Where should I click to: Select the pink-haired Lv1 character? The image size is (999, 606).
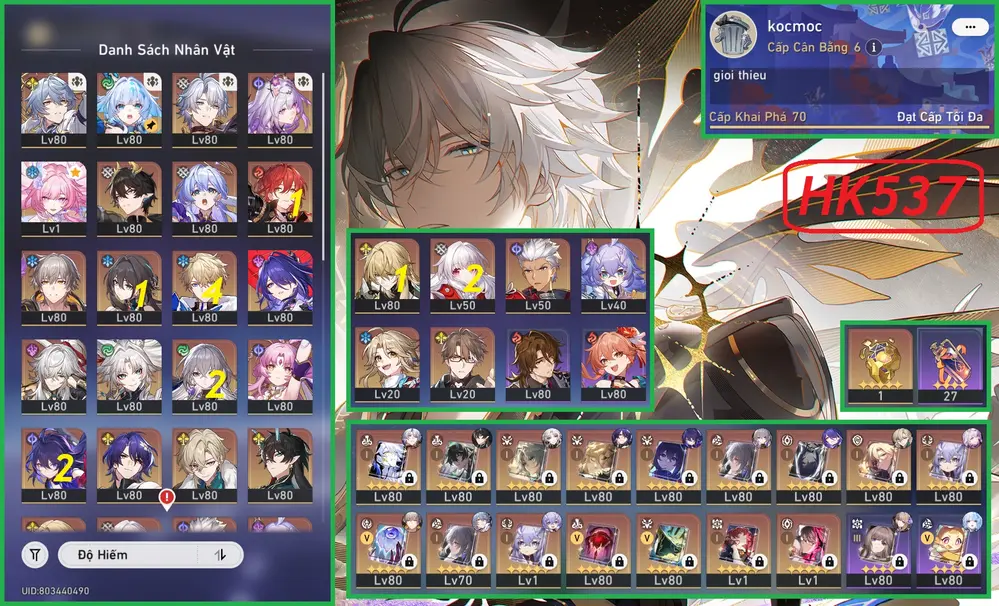[54, 194]
